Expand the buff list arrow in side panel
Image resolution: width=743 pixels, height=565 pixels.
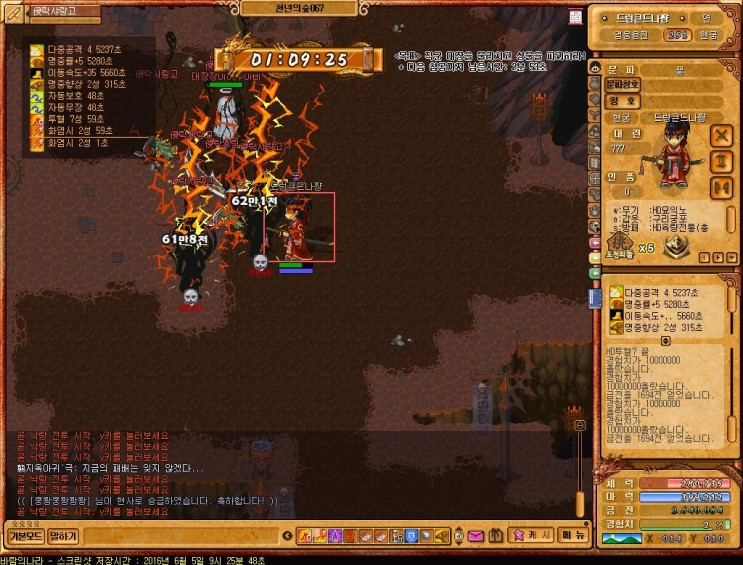coord(665,340)
